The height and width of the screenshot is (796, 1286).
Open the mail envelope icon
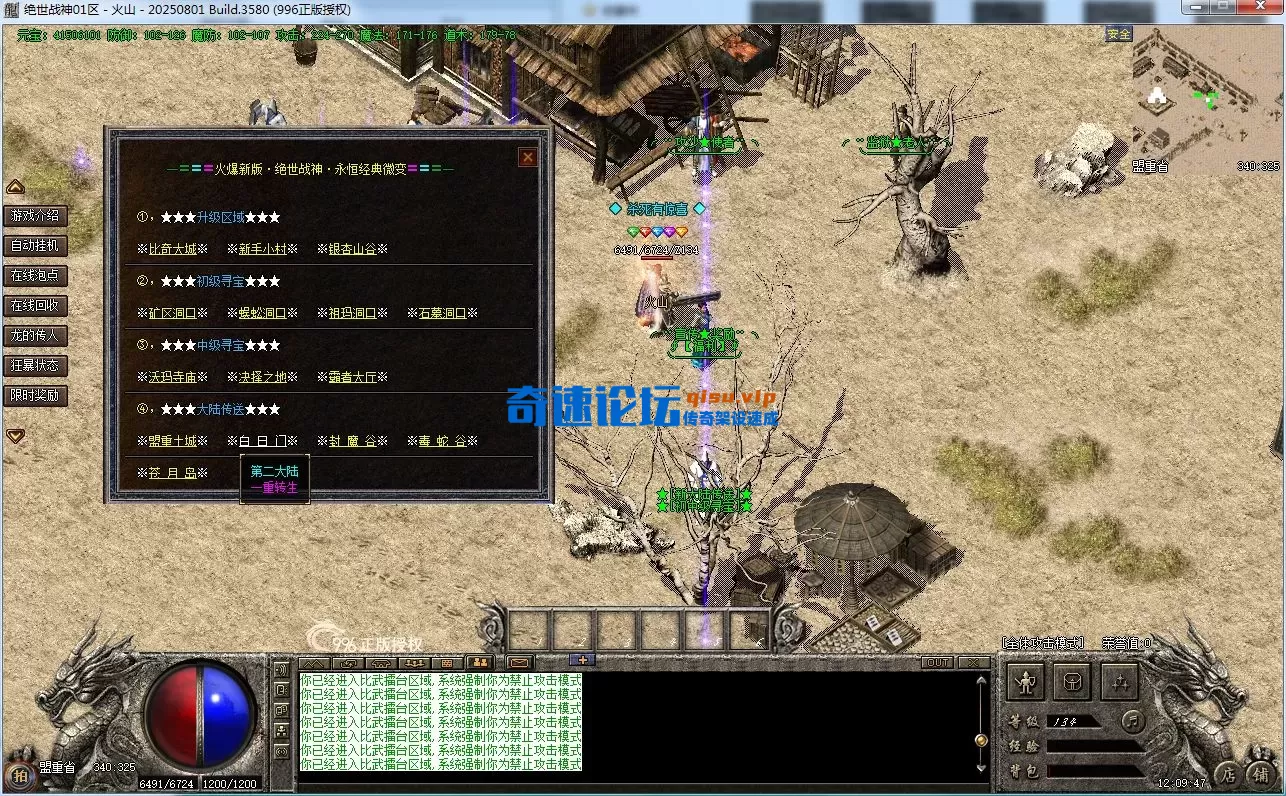click(x=519, y=662)
